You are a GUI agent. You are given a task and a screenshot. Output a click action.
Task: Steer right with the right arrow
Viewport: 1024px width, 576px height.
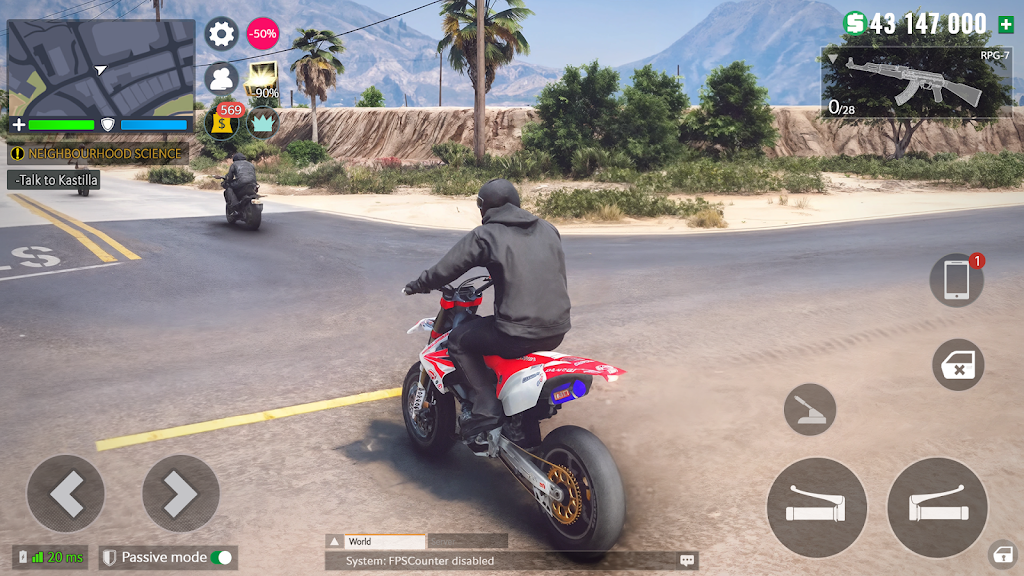(181, 493)
